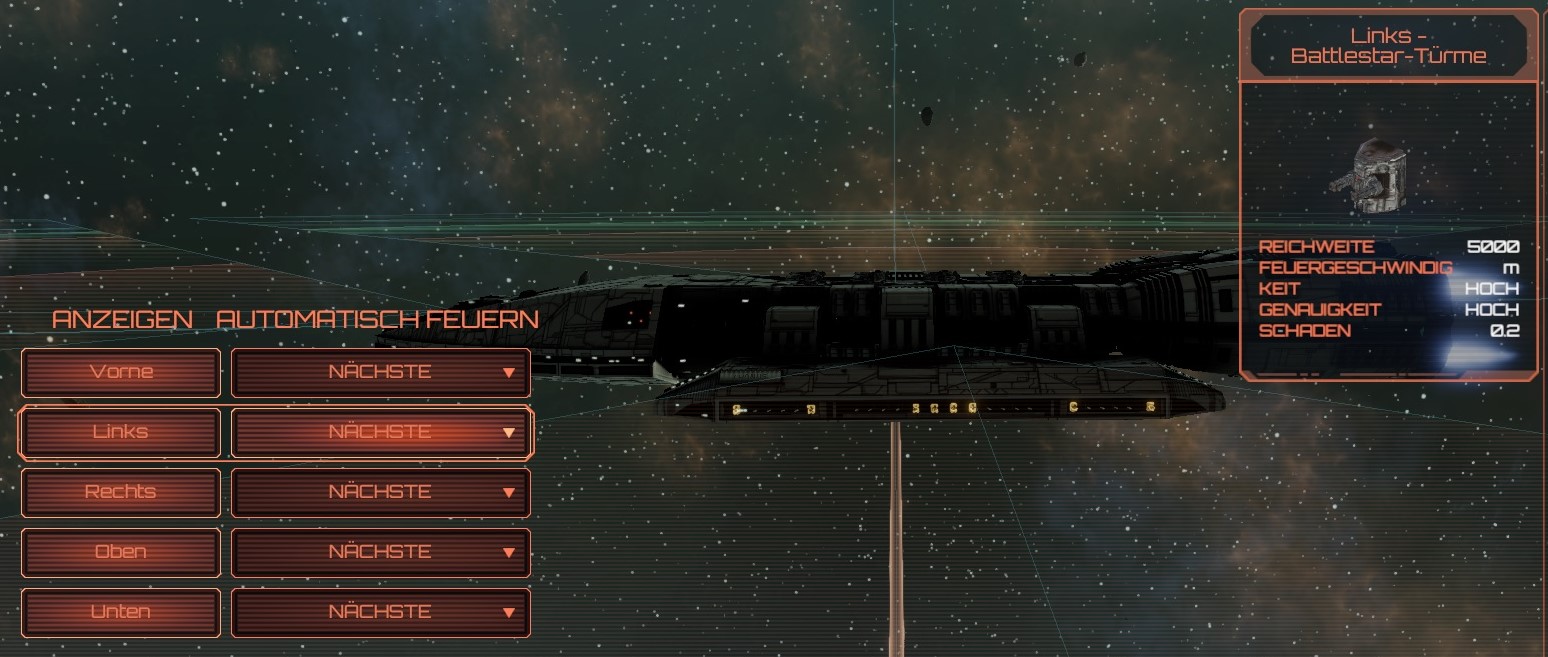Select the Links turret group button

click(121, 432)
